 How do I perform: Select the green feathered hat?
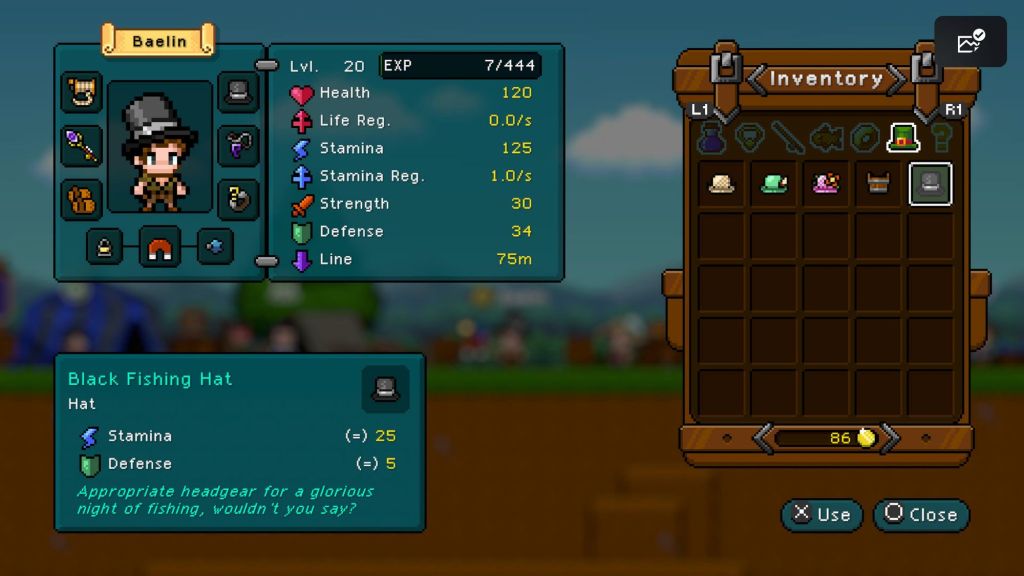pyautogui.click(x=774, y=184)
